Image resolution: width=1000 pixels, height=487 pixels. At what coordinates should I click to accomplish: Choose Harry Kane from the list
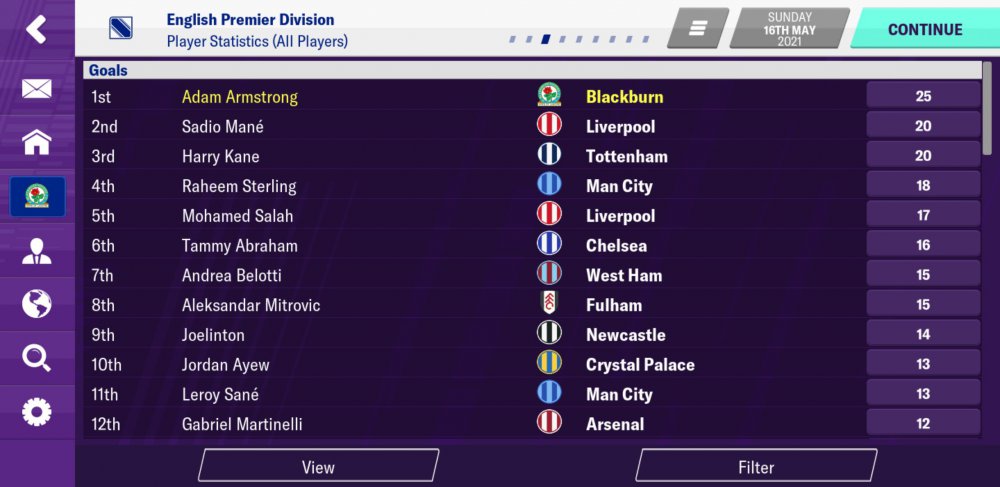[x=220, y=156]
